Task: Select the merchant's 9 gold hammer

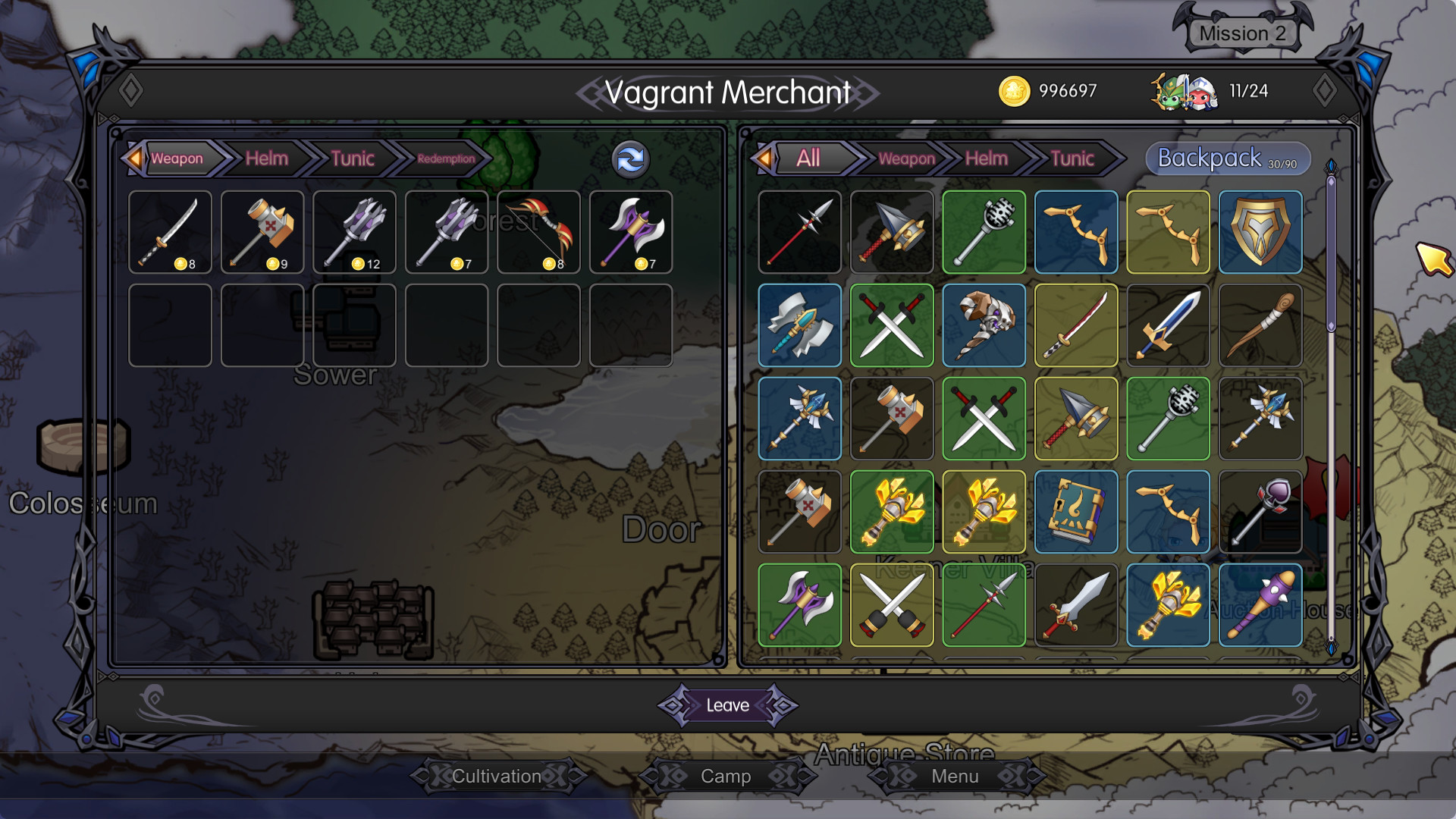Action: pyautogui.click(x=262, y=232)
